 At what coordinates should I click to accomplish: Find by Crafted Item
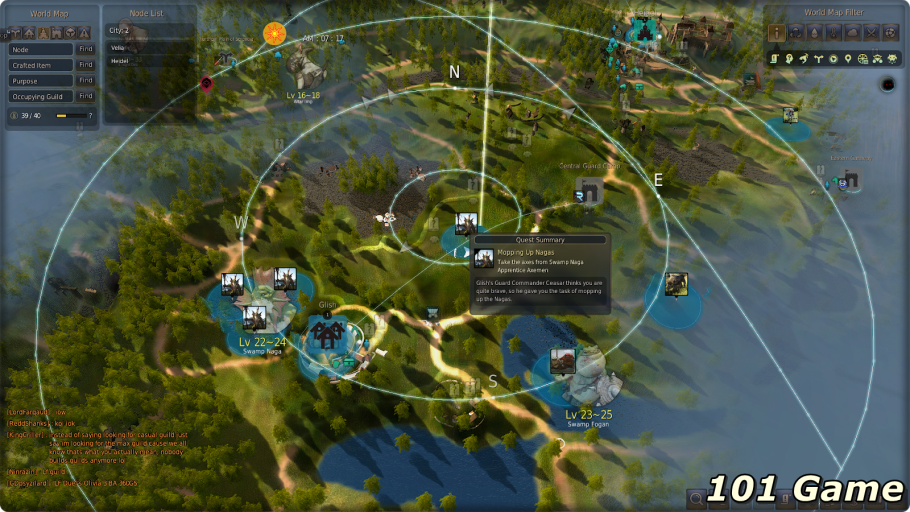[86, 65]
